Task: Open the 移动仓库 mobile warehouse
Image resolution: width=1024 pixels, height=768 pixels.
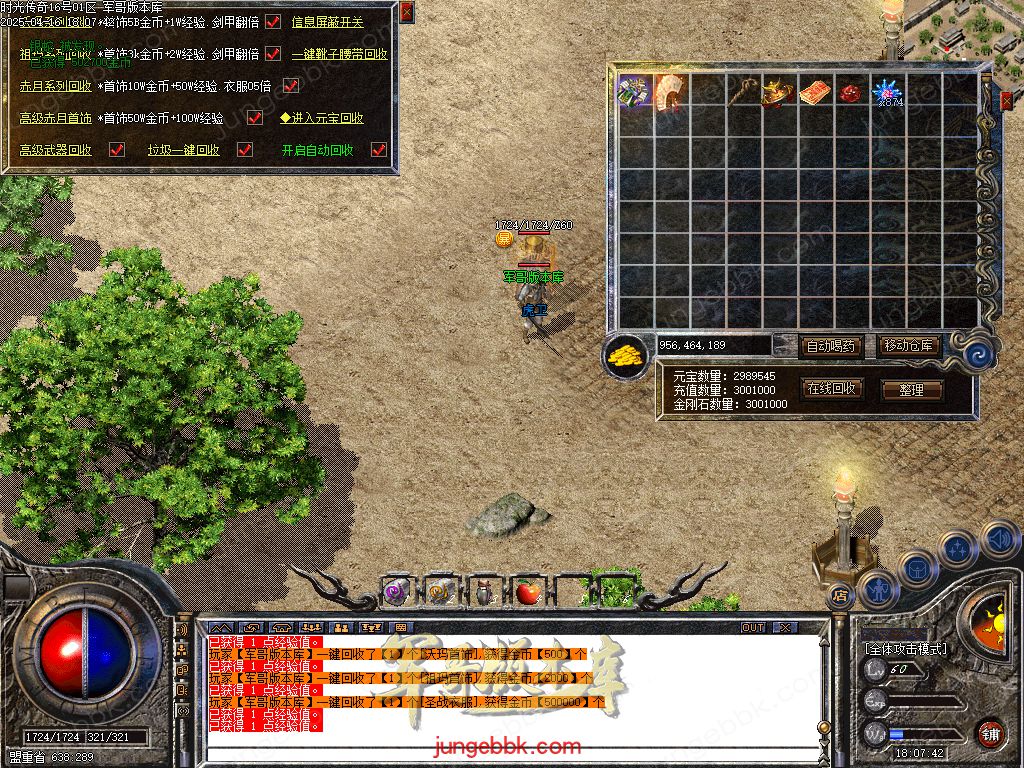Action: coord(909,346)
